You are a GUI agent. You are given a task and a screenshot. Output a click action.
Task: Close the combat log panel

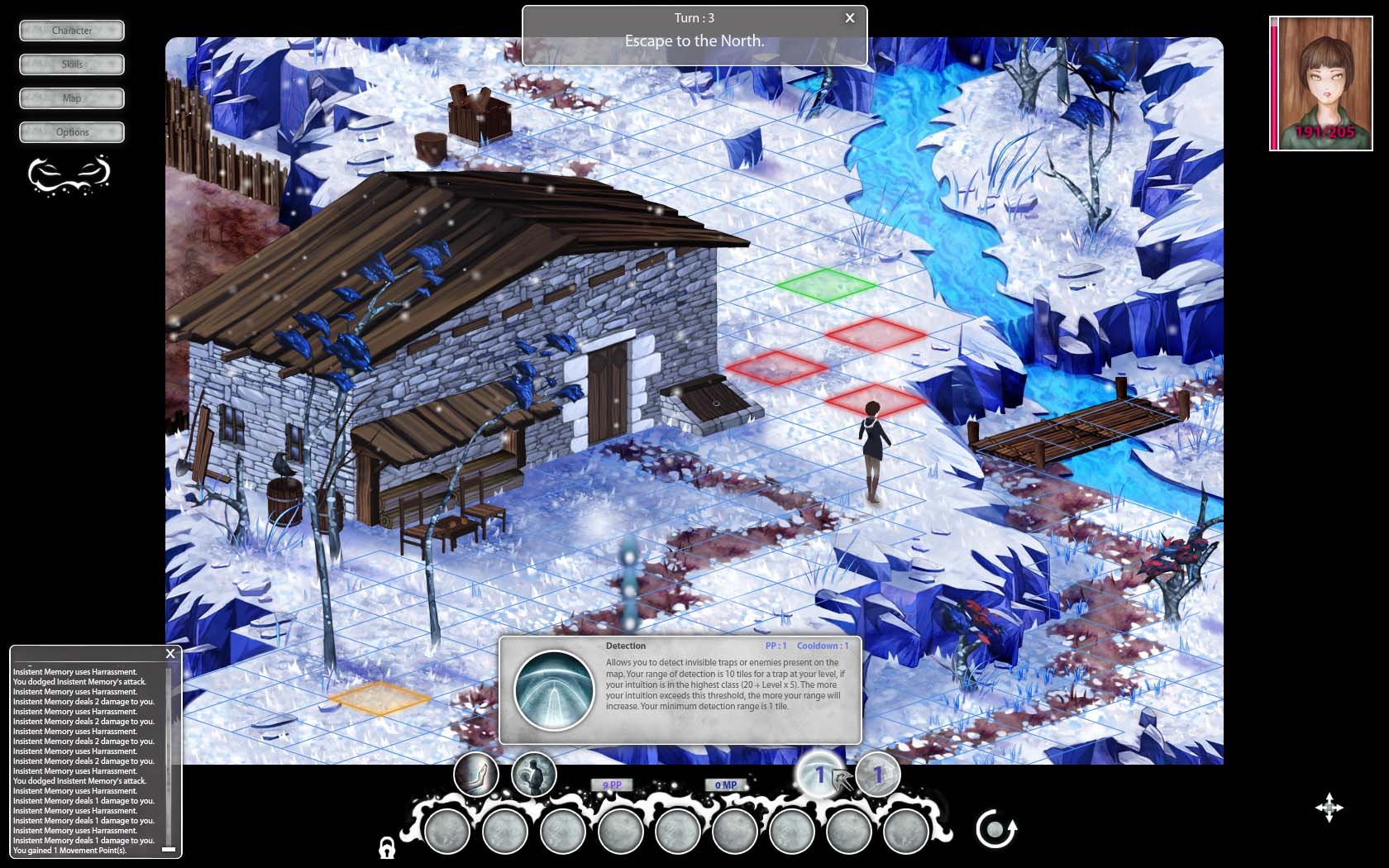pyautogui.click(x=170, y=653)
